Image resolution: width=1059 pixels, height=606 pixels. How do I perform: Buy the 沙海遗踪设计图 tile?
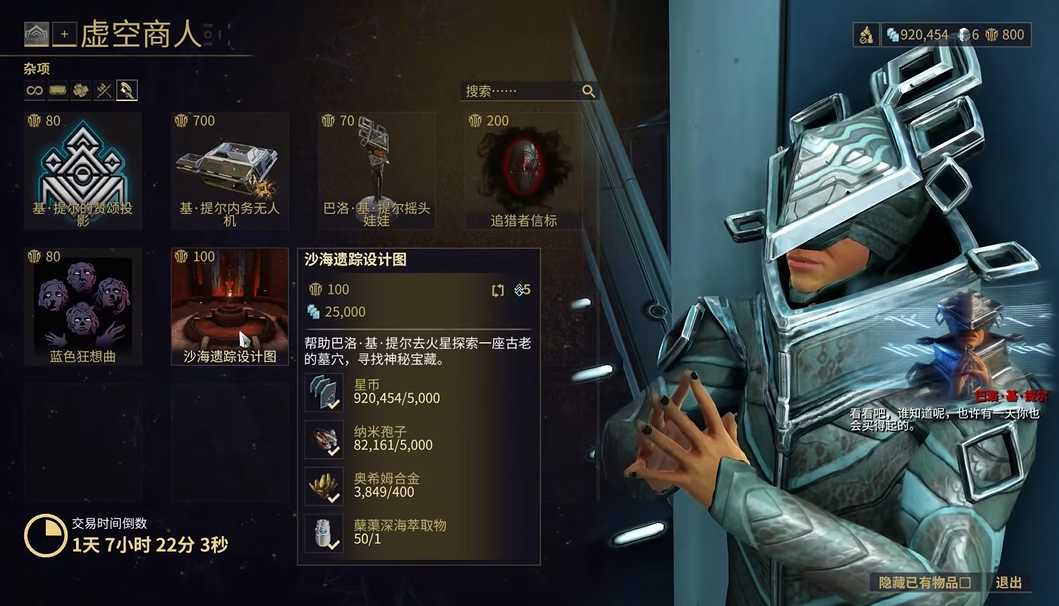[229, 306]
